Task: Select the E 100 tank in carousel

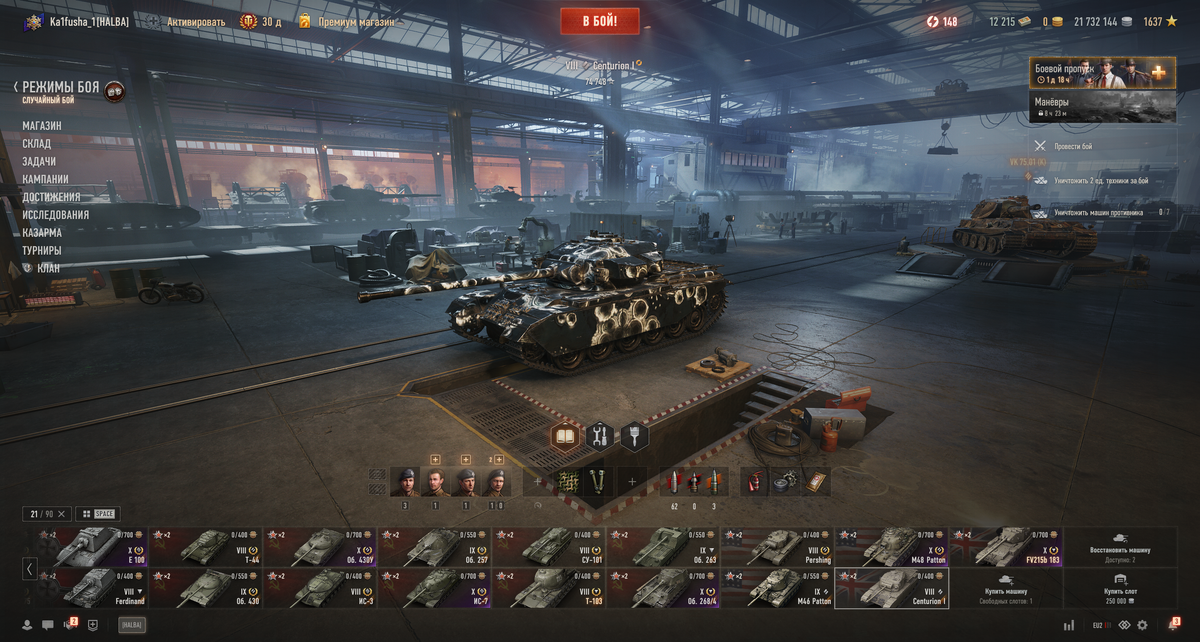Action: pyautogui.click(x=91, y=548)
